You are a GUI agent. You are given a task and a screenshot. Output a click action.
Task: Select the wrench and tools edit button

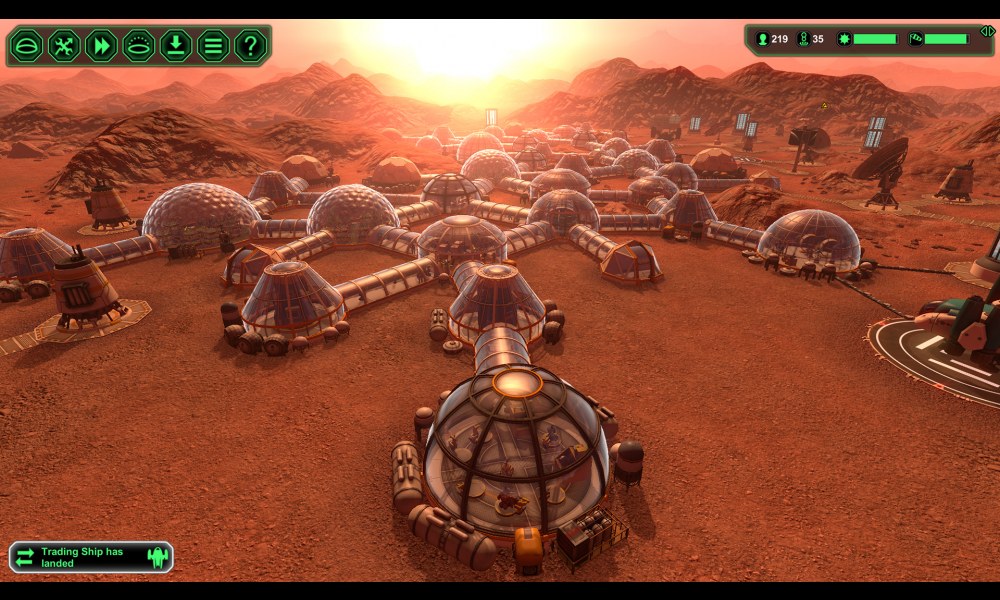(x=64, y=45)
